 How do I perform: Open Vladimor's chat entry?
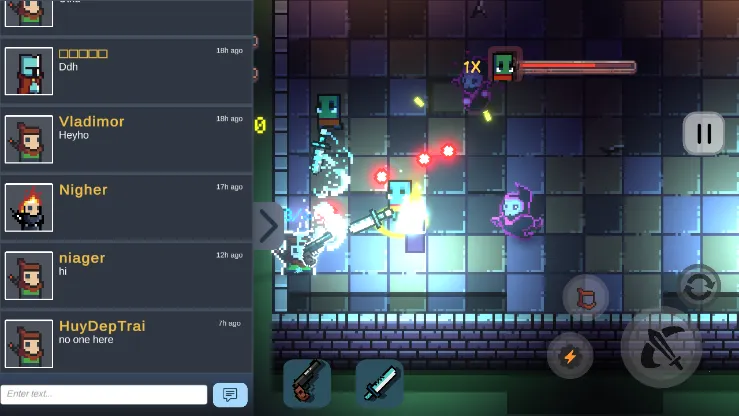click(125, 139)
